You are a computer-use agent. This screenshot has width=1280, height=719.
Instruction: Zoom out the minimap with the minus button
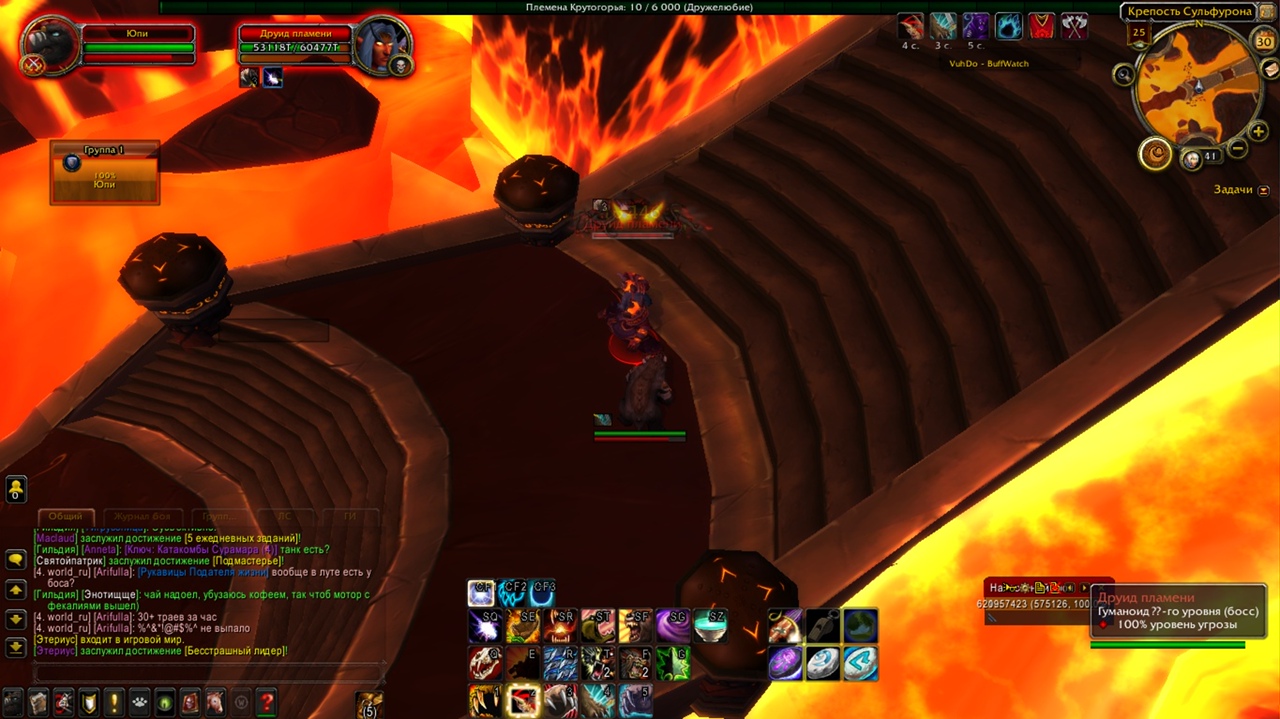point(1237,149)
